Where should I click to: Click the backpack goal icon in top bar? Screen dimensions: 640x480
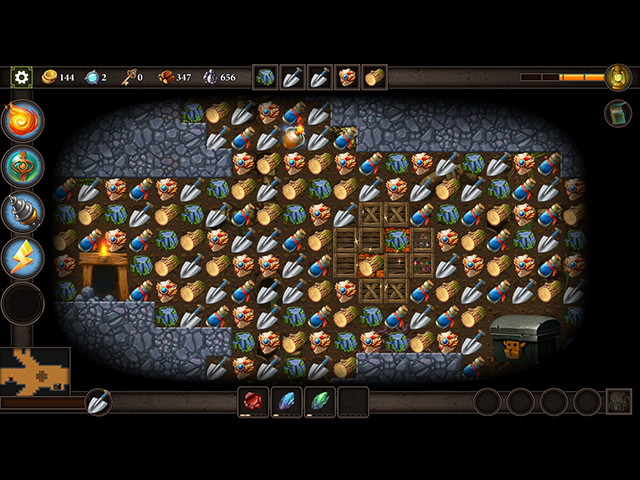pos(347,77)
